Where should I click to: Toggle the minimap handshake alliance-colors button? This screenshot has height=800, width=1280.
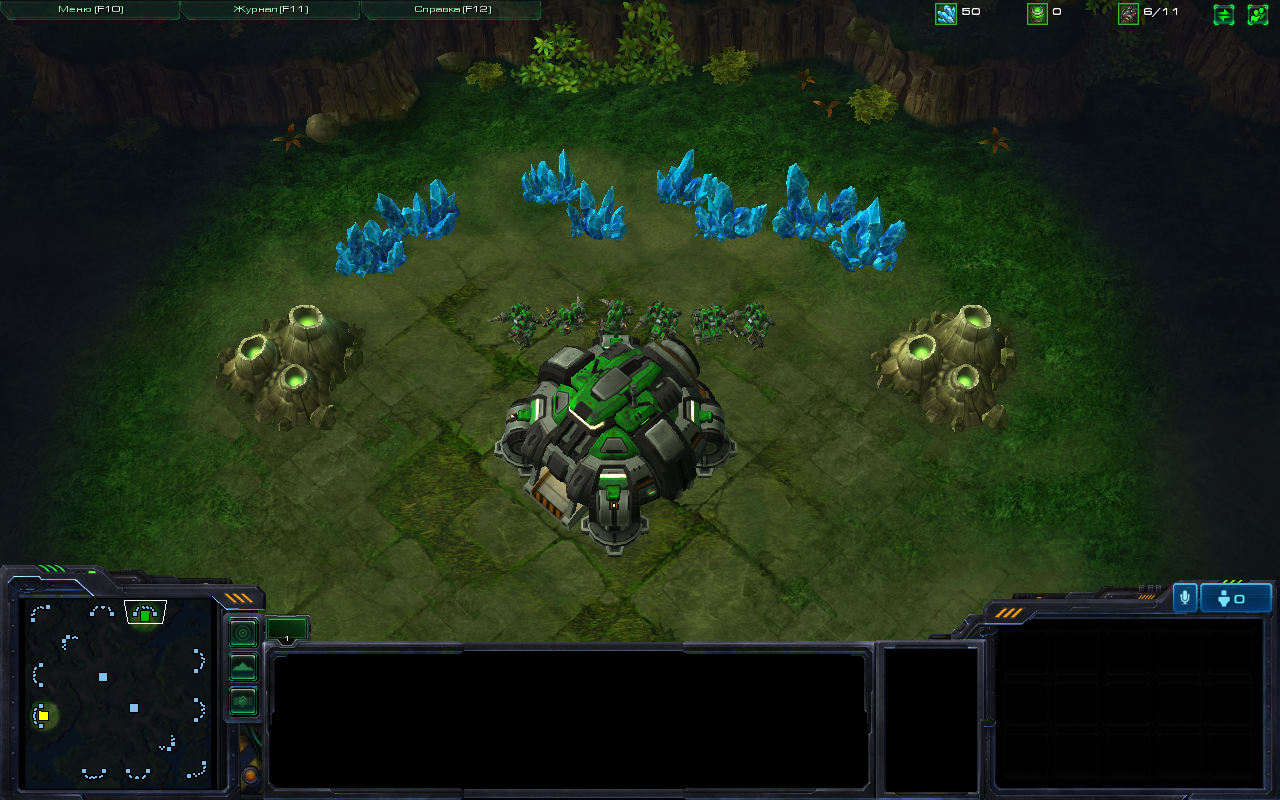click(243, 701)
